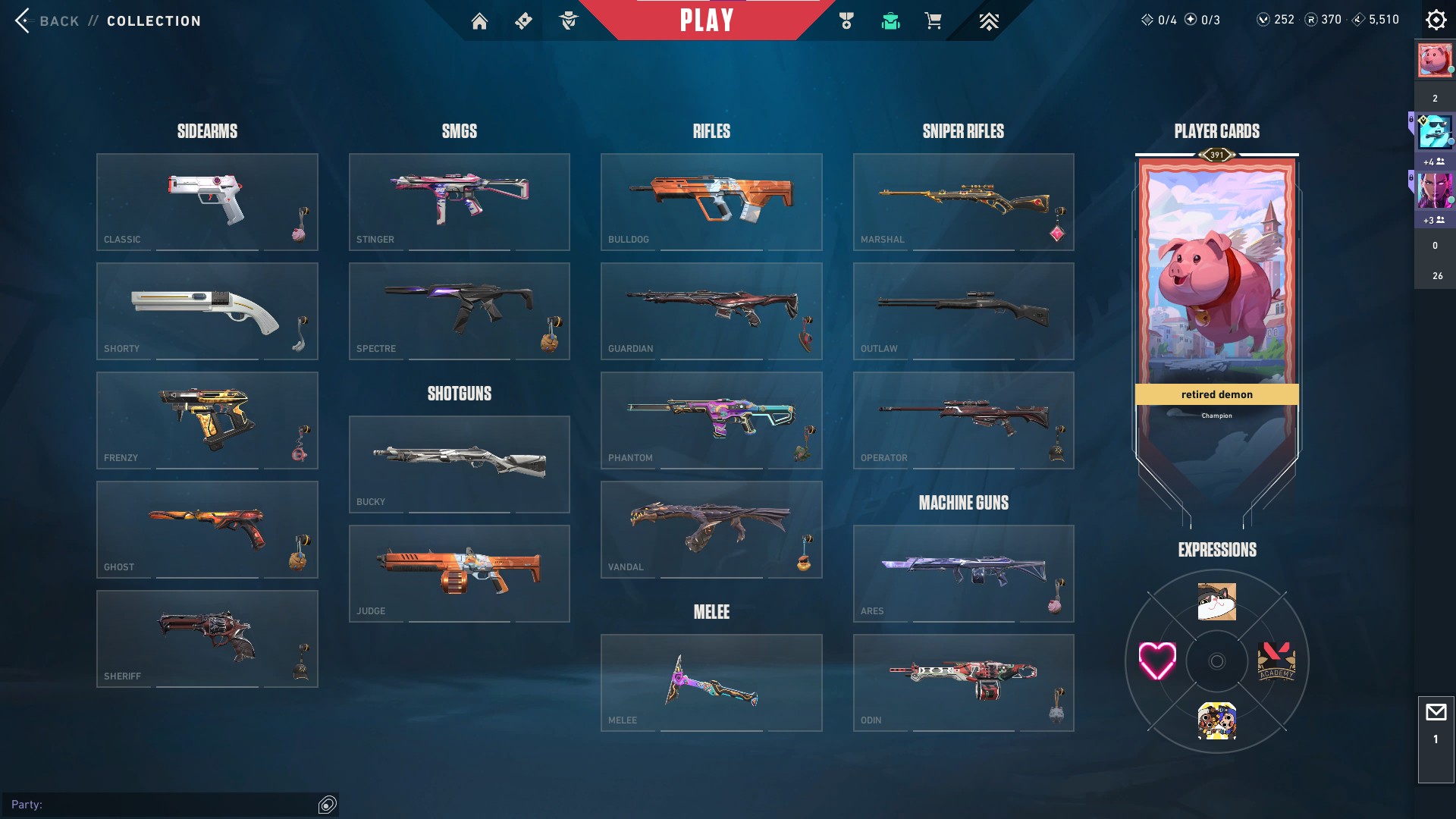Choose the Shorty weapon slot
This screenshot has height=819, width=1456.
pyautogui.click(x=207, y=311)
